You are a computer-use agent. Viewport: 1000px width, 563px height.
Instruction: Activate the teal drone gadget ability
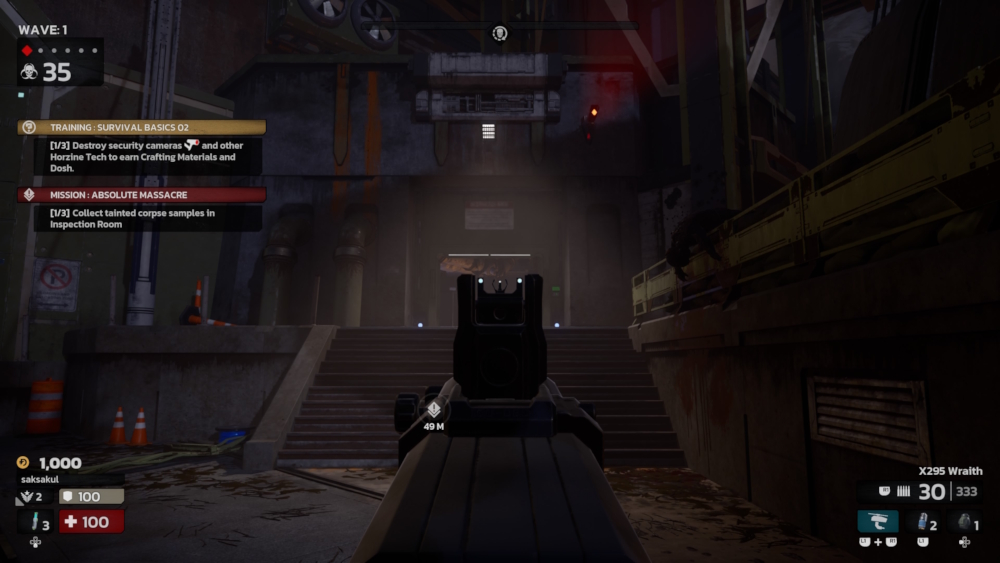pyautogui.click(x=877, y=521)
